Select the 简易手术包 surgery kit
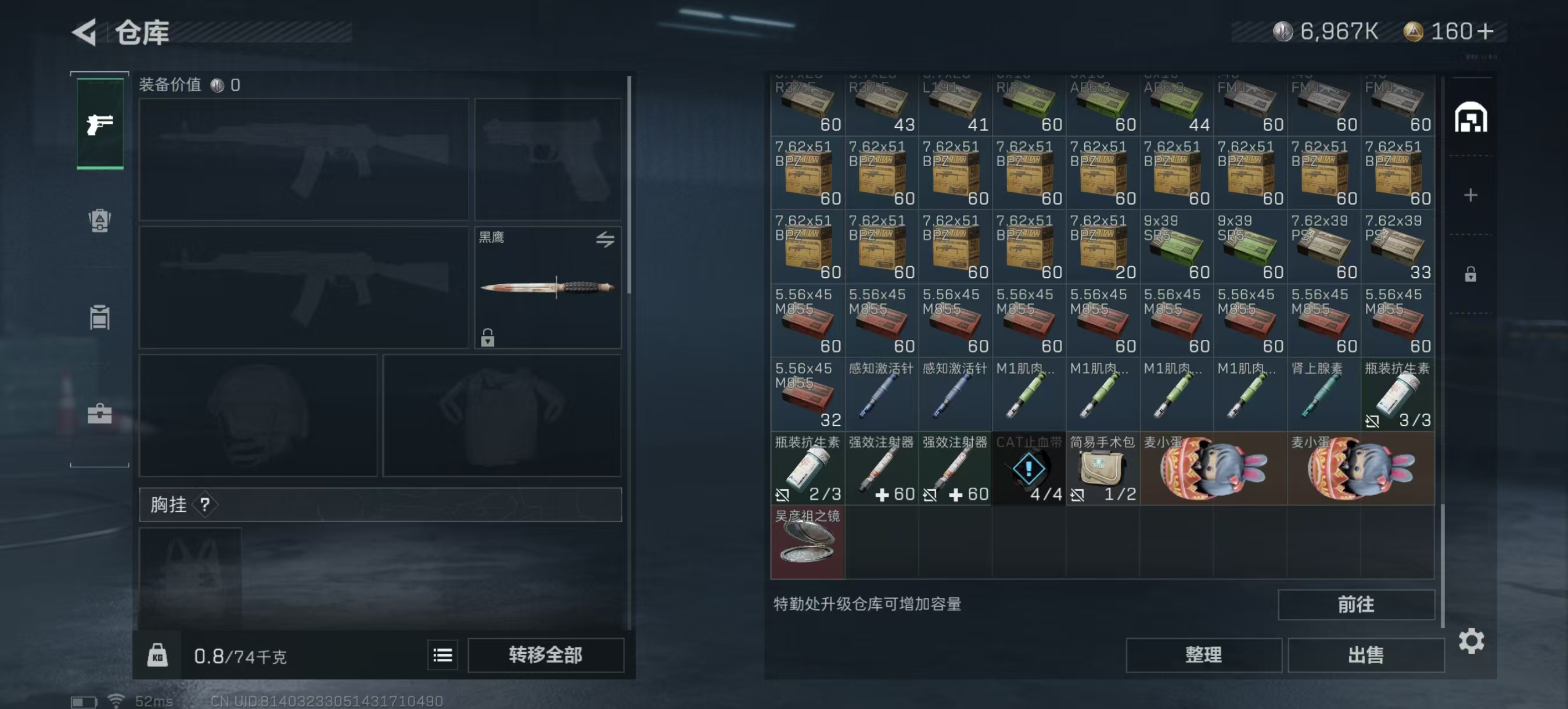 click(1102, 468)
